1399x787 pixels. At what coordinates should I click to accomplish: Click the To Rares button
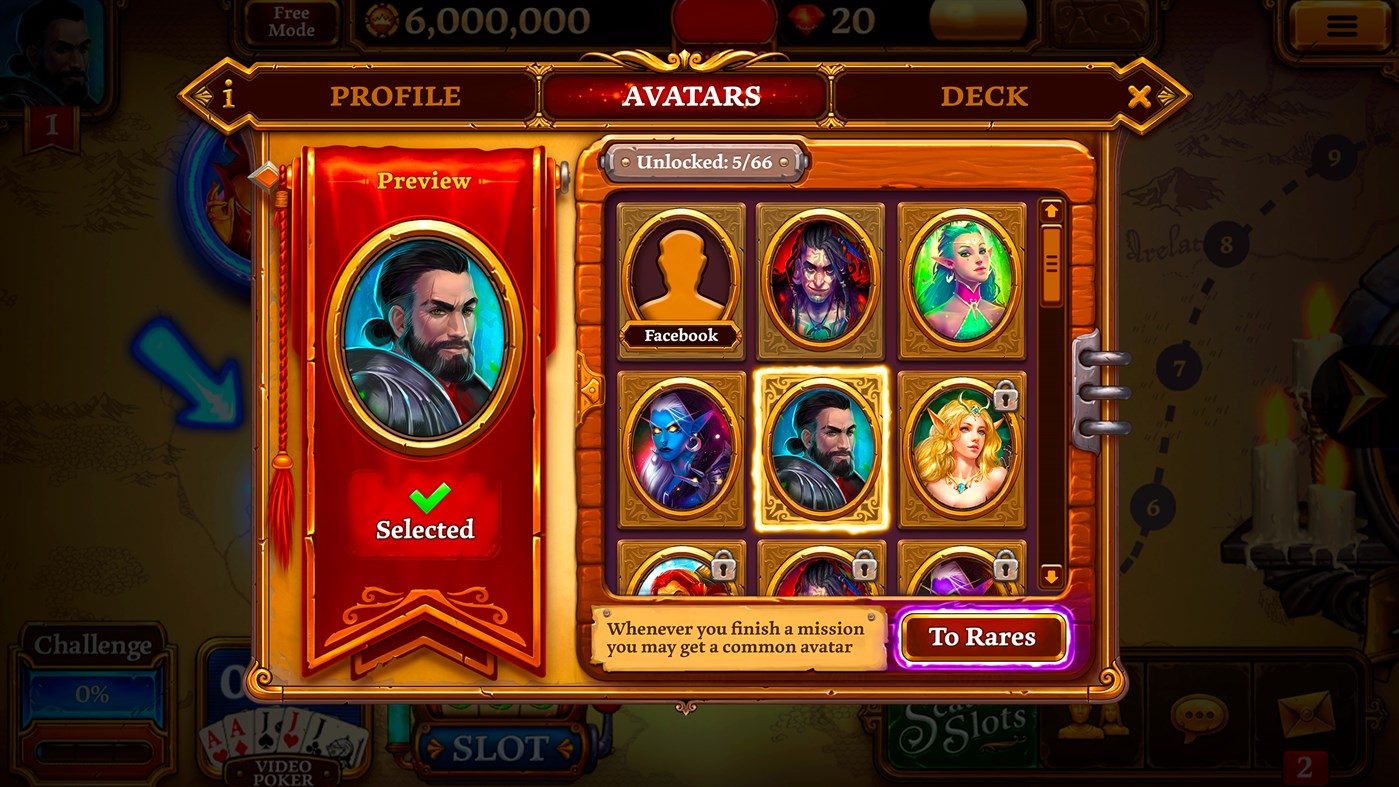(984, 636)
